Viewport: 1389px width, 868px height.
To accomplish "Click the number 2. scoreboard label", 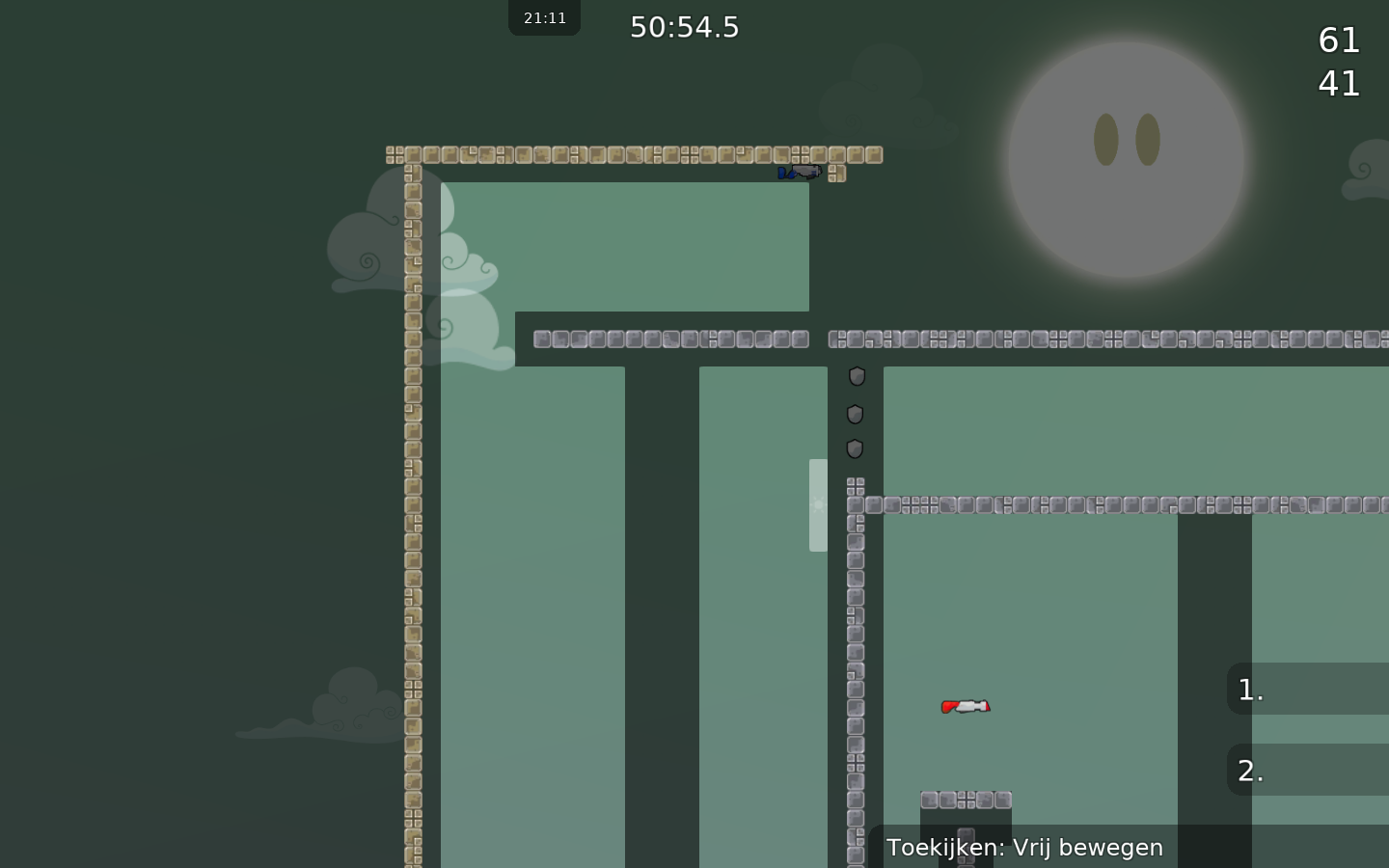I will (x=1249, y=771).
